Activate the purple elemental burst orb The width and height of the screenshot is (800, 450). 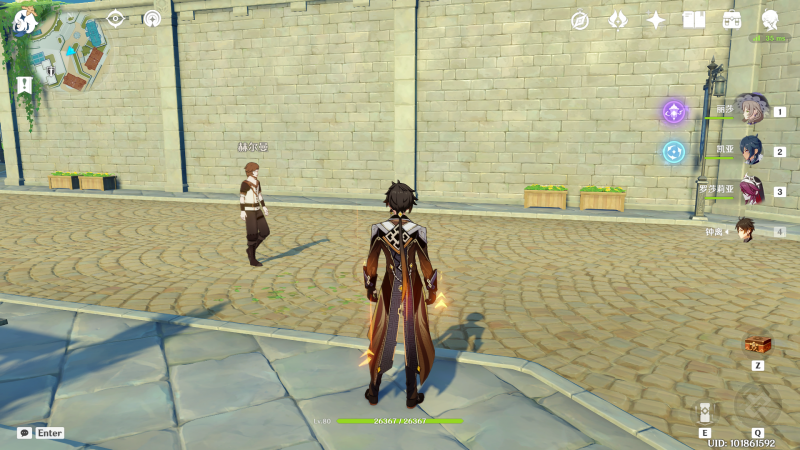[x=674, y=111]
